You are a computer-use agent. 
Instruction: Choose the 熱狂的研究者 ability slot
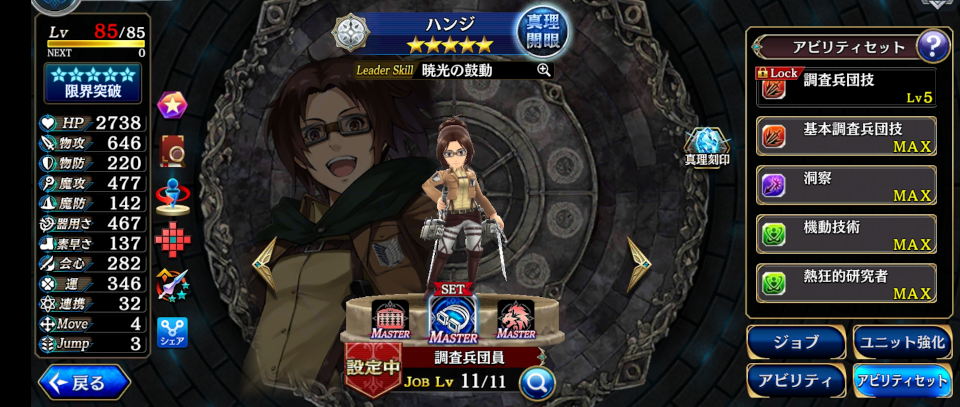847,283
